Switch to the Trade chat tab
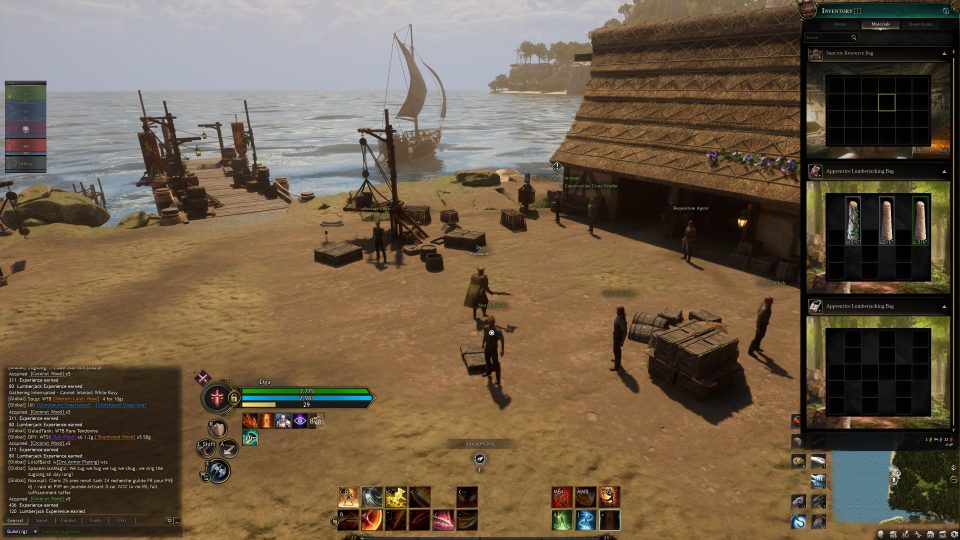Screen dimensions: 960x540 [x=95, y=521]
